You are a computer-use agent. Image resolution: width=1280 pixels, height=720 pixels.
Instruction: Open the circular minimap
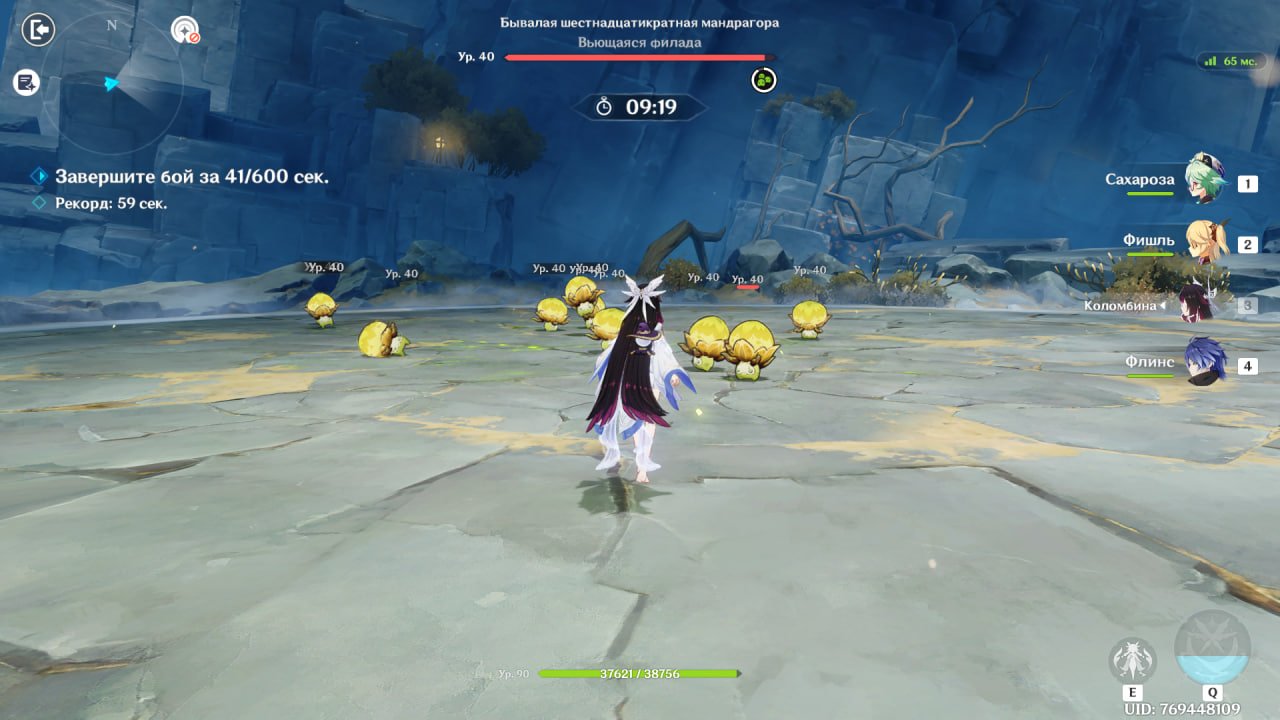[x=112, y=84]
